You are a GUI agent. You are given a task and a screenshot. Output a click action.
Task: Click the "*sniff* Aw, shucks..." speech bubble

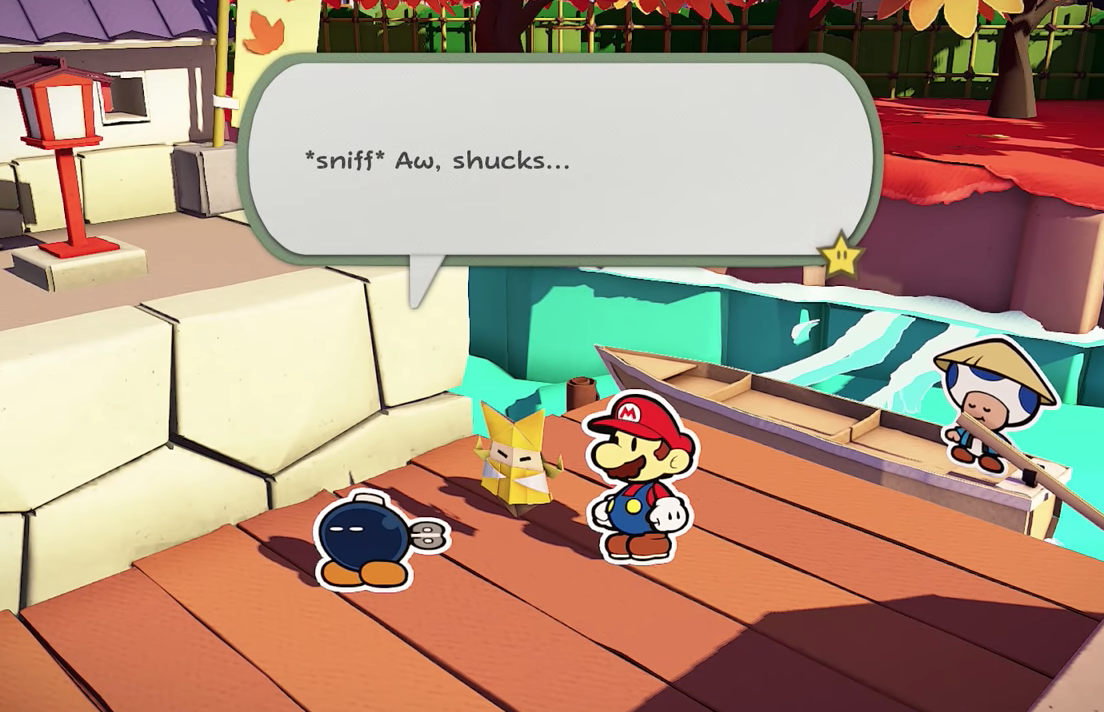point(558,162)
